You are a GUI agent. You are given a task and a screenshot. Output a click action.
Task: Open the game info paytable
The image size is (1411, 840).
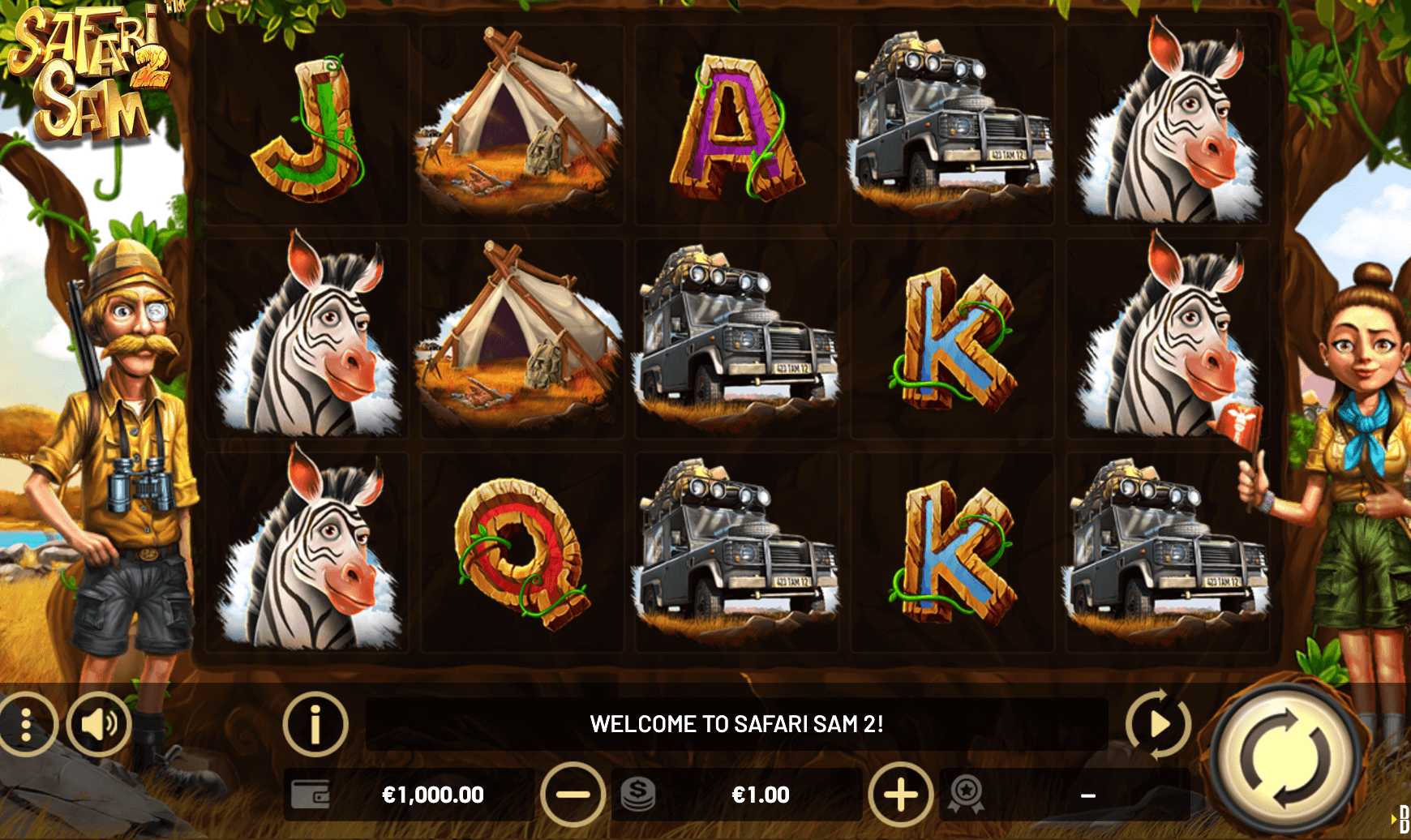pos(315,724)
